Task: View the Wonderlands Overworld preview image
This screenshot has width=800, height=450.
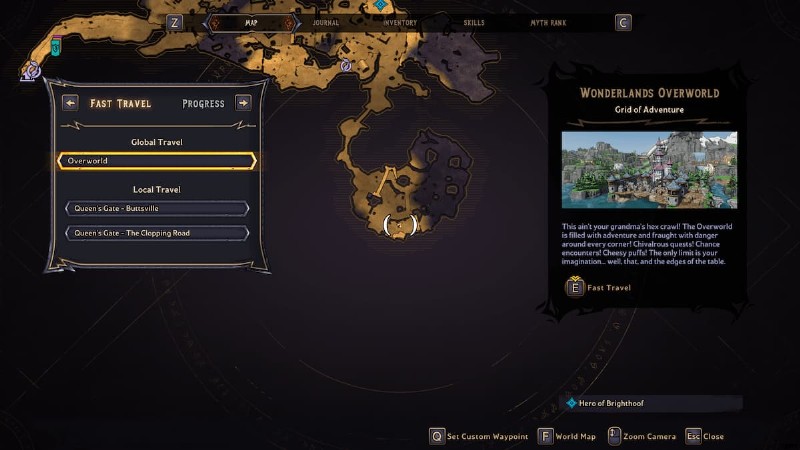Action: pyautogui.click(x=649, y=170)
